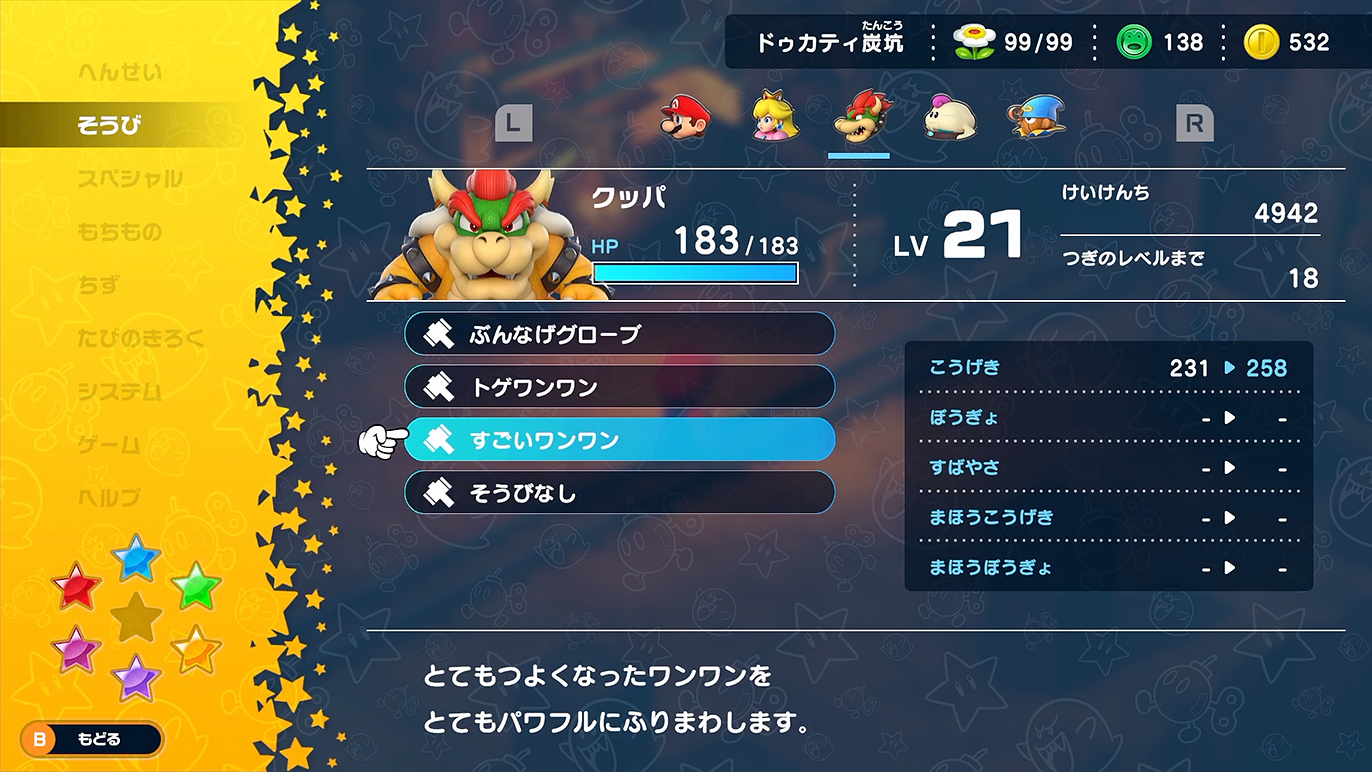Screen dimensions: 1372x772
Task: Equip the すごいワンワン weapon
Action: click(x=618, y=440)
